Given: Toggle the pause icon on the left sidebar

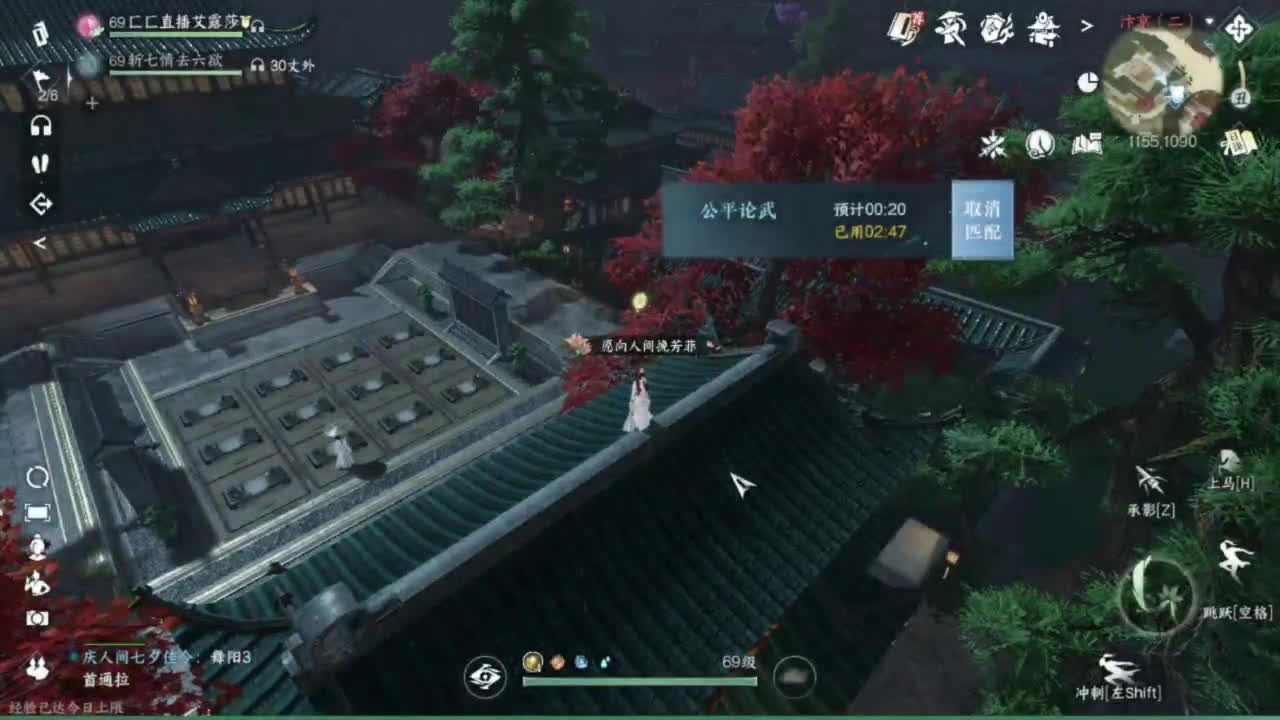Looking at the screenshot, I should (x=40, y=165).
